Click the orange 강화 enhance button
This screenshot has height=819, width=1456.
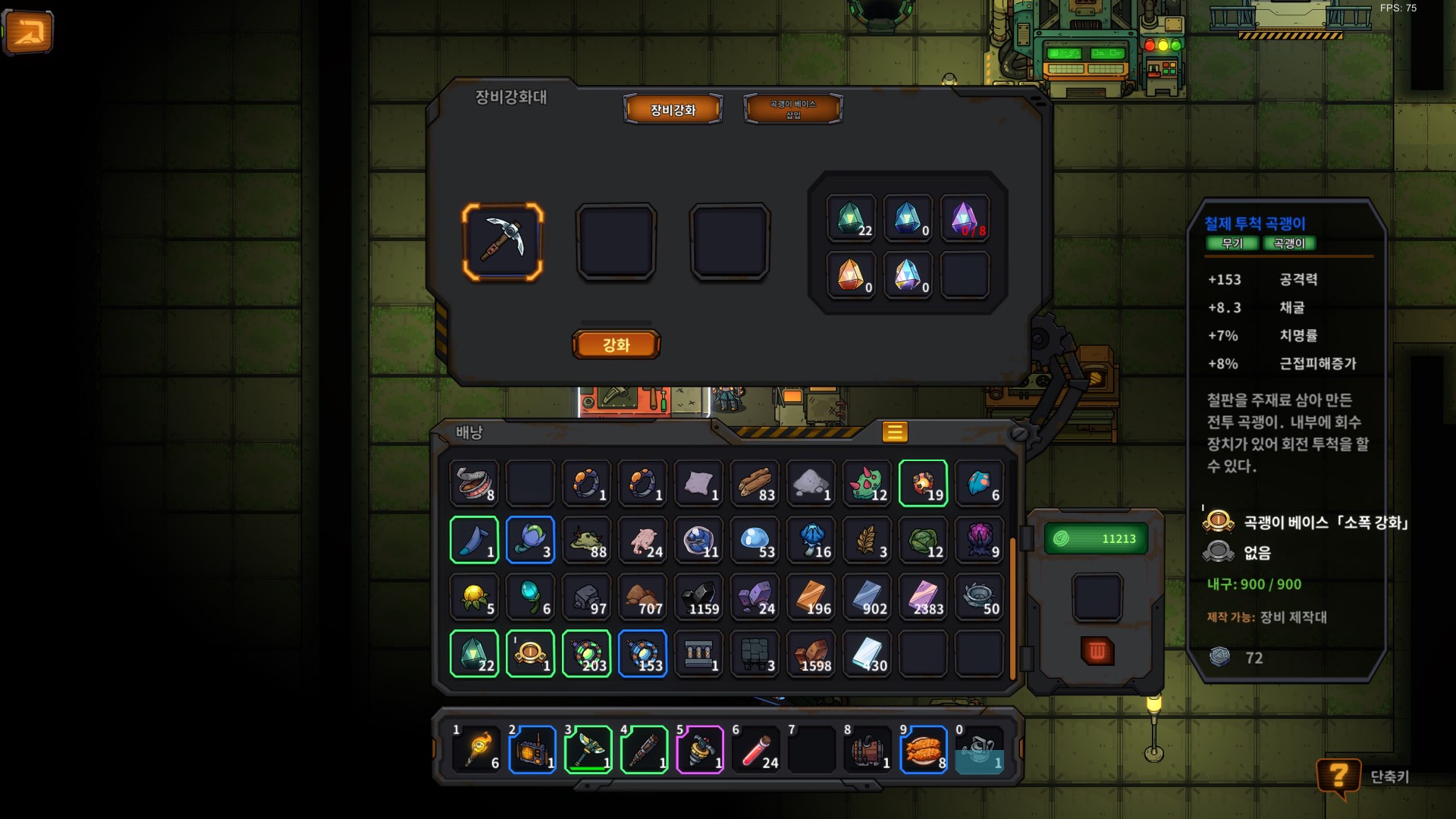(616, 345)
